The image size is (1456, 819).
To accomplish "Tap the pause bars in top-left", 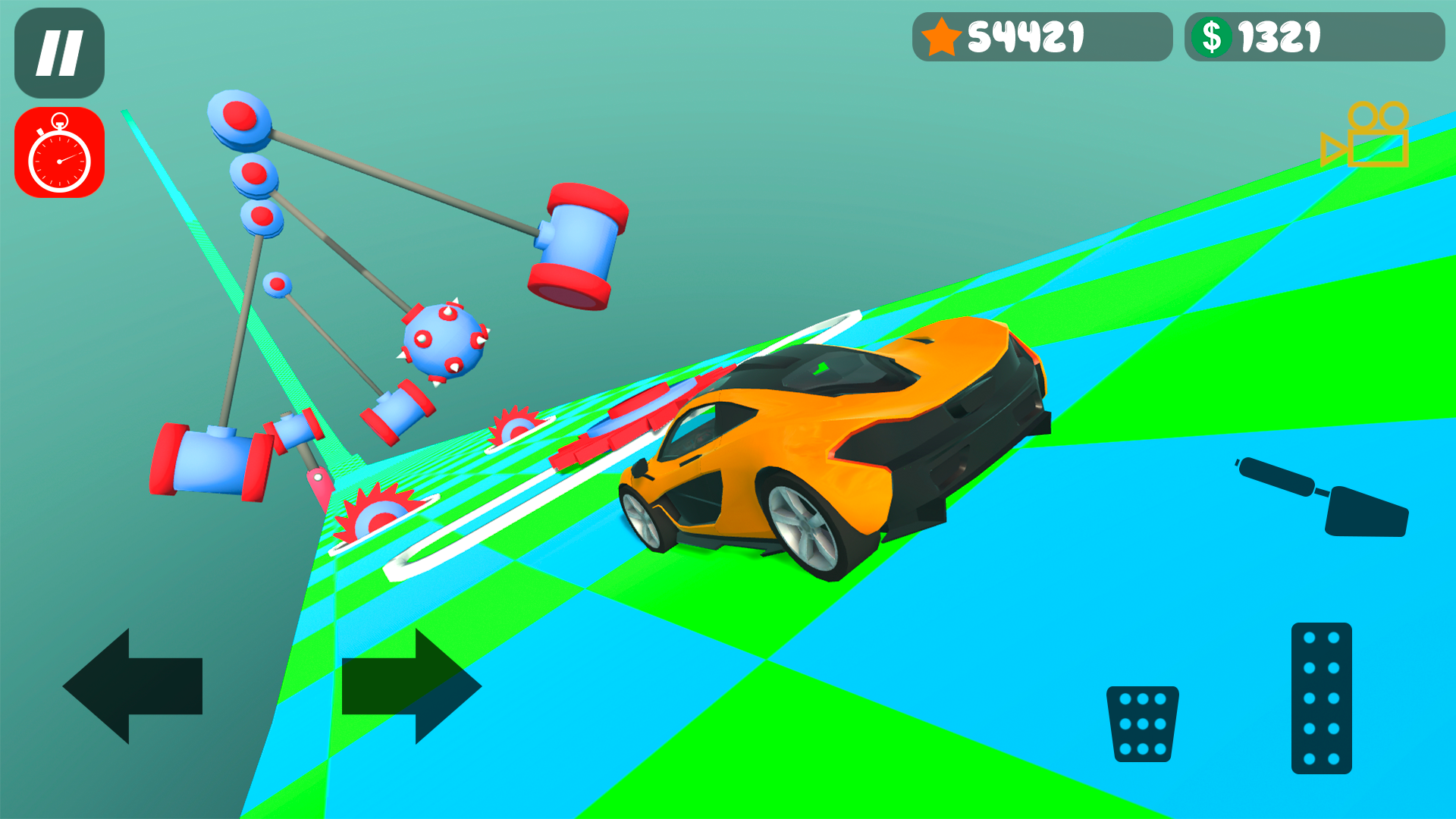I will 64,52.
